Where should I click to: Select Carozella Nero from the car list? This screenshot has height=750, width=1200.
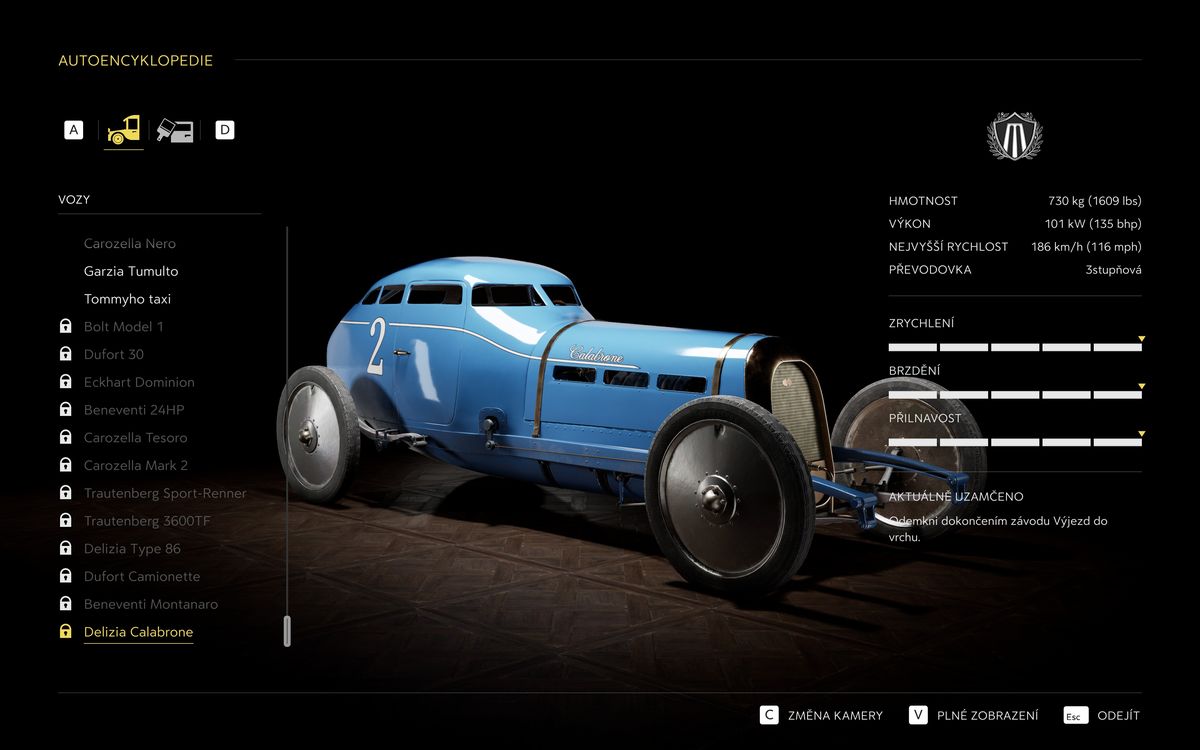pyautogui.click(x=129, y=243)
